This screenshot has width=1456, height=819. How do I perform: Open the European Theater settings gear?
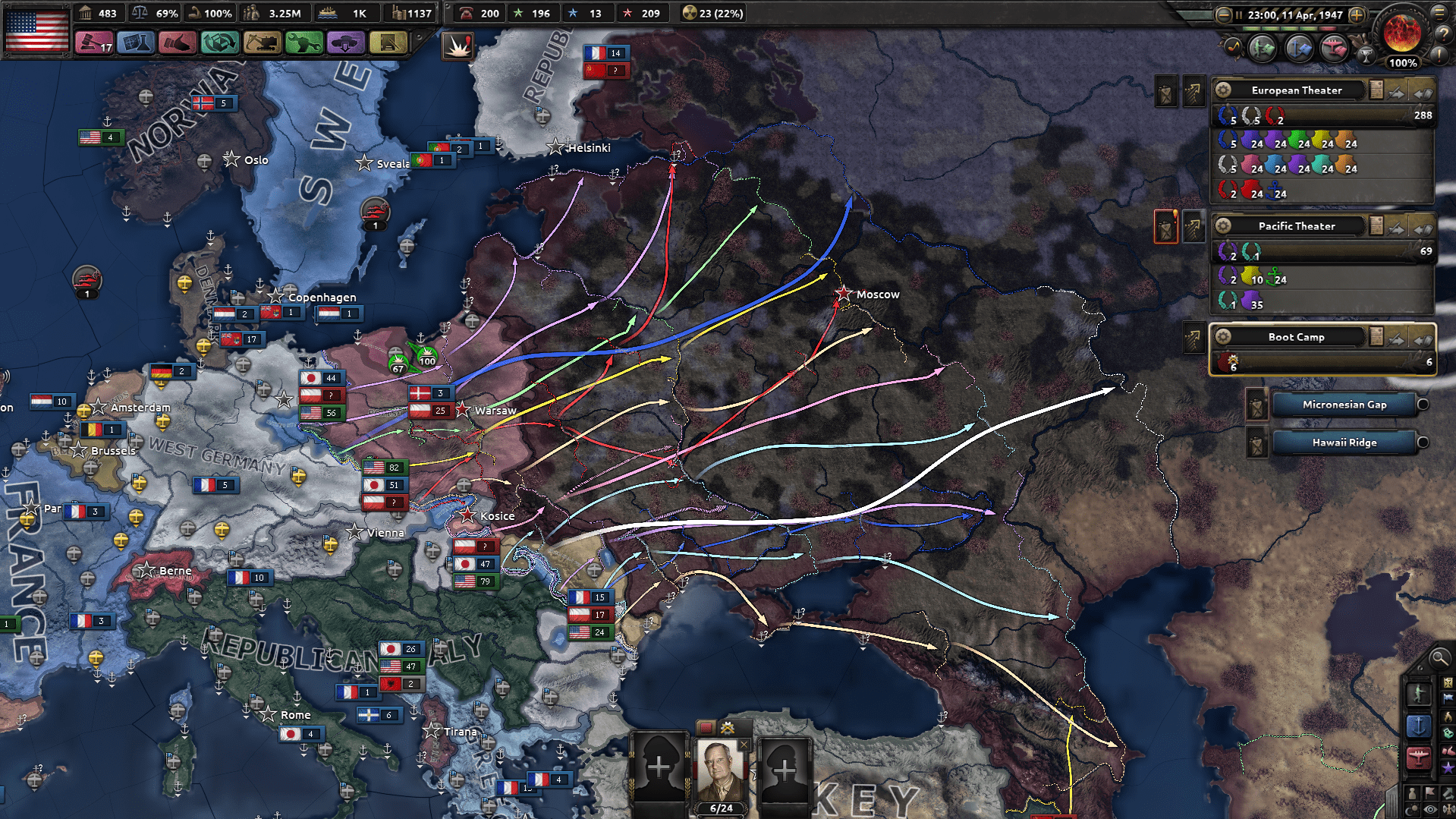coord(1222,91)
